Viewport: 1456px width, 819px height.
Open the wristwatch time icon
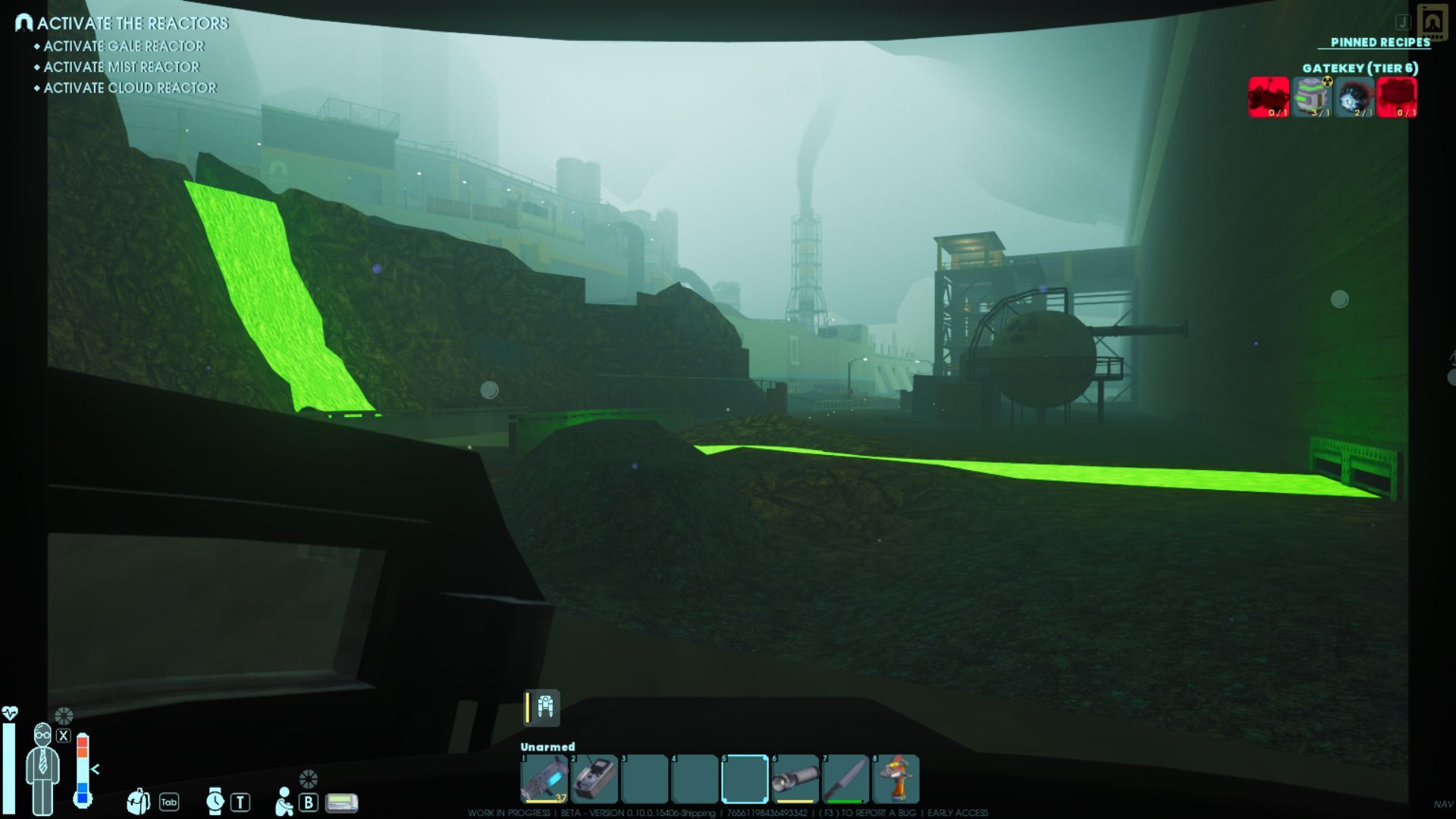[215, 802]
